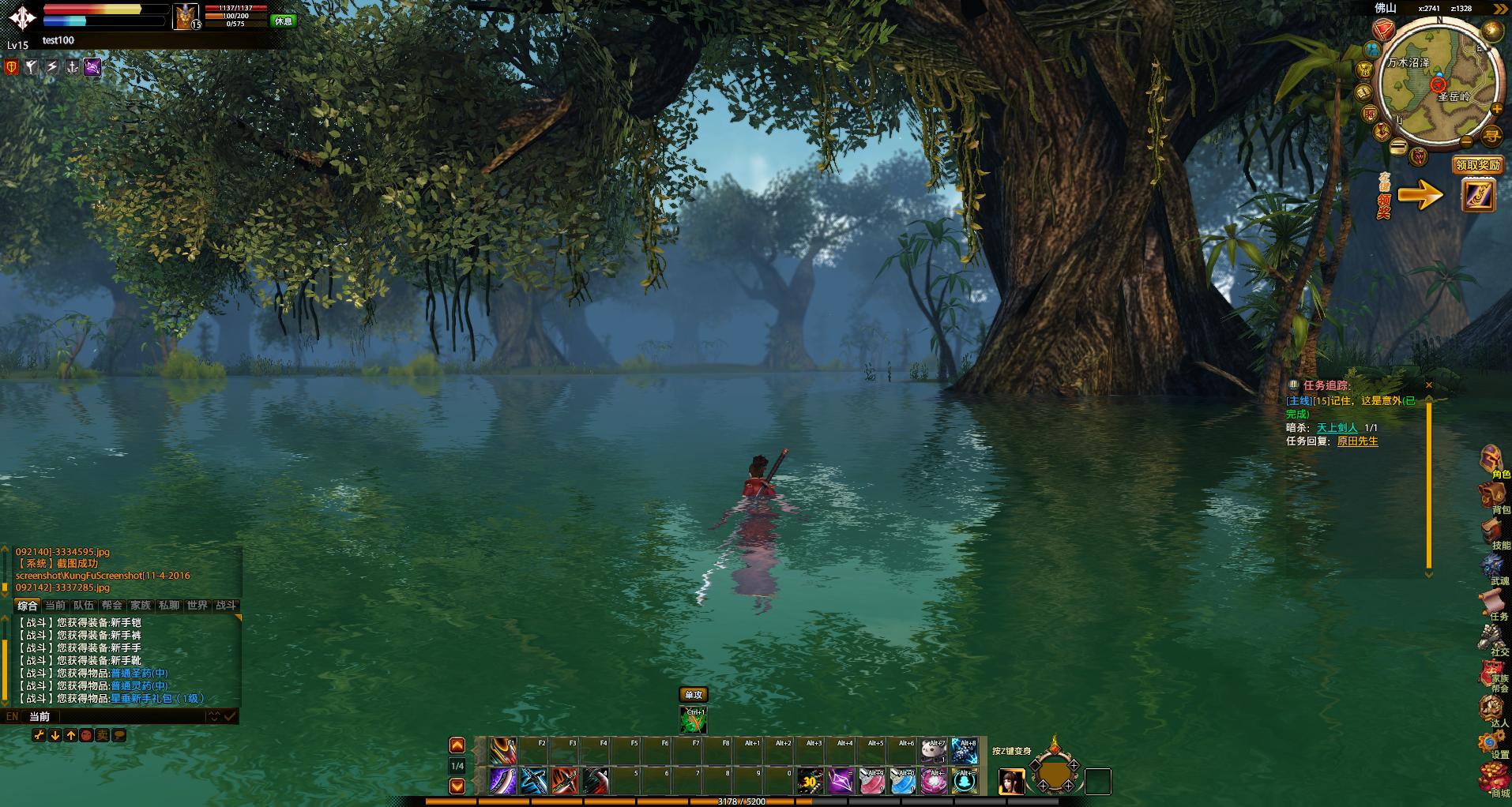Open the 技能 skills book
This screenshot has height=807, width=1512.
tap(1492, 533)
